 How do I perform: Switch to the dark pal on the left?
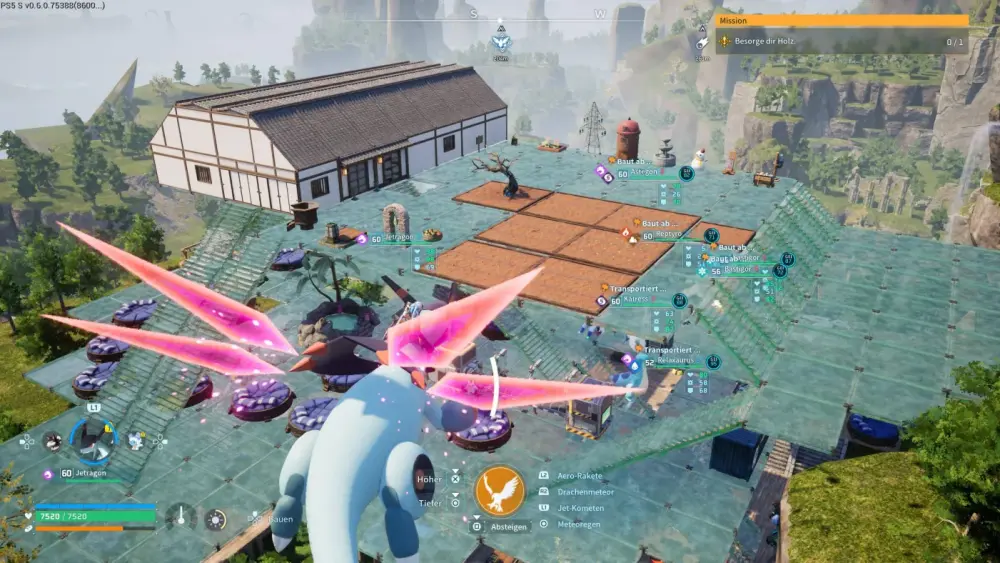click(52, 440)
